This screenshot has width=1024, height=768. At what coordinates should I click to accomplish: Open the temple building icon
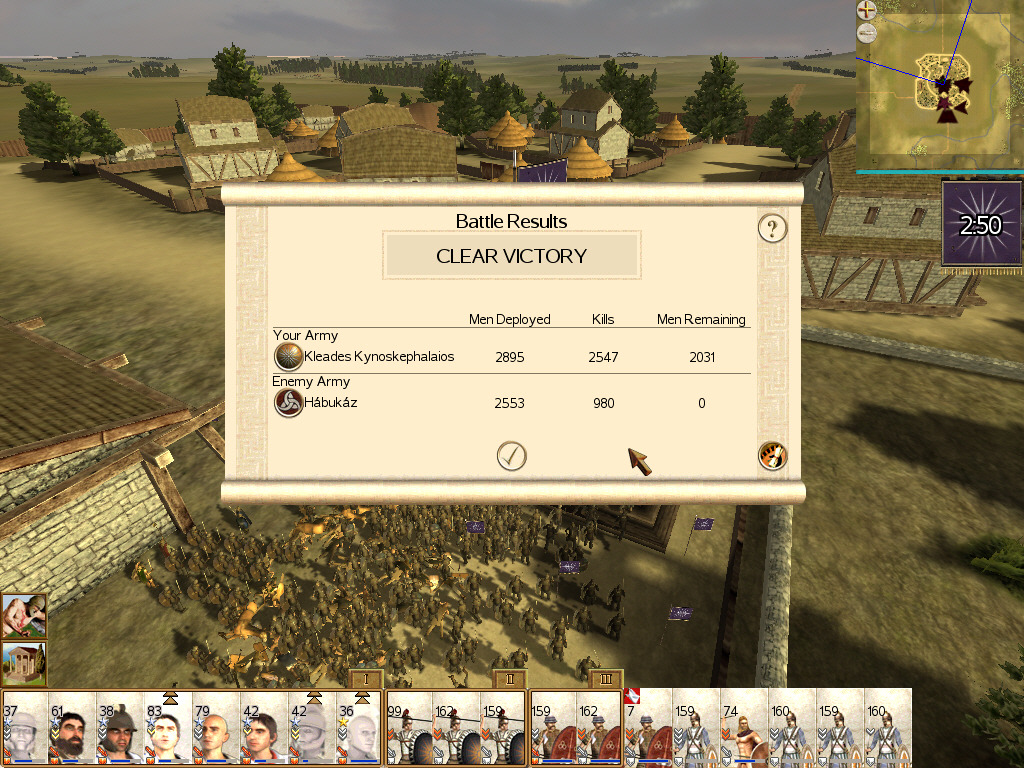(23, 664)
